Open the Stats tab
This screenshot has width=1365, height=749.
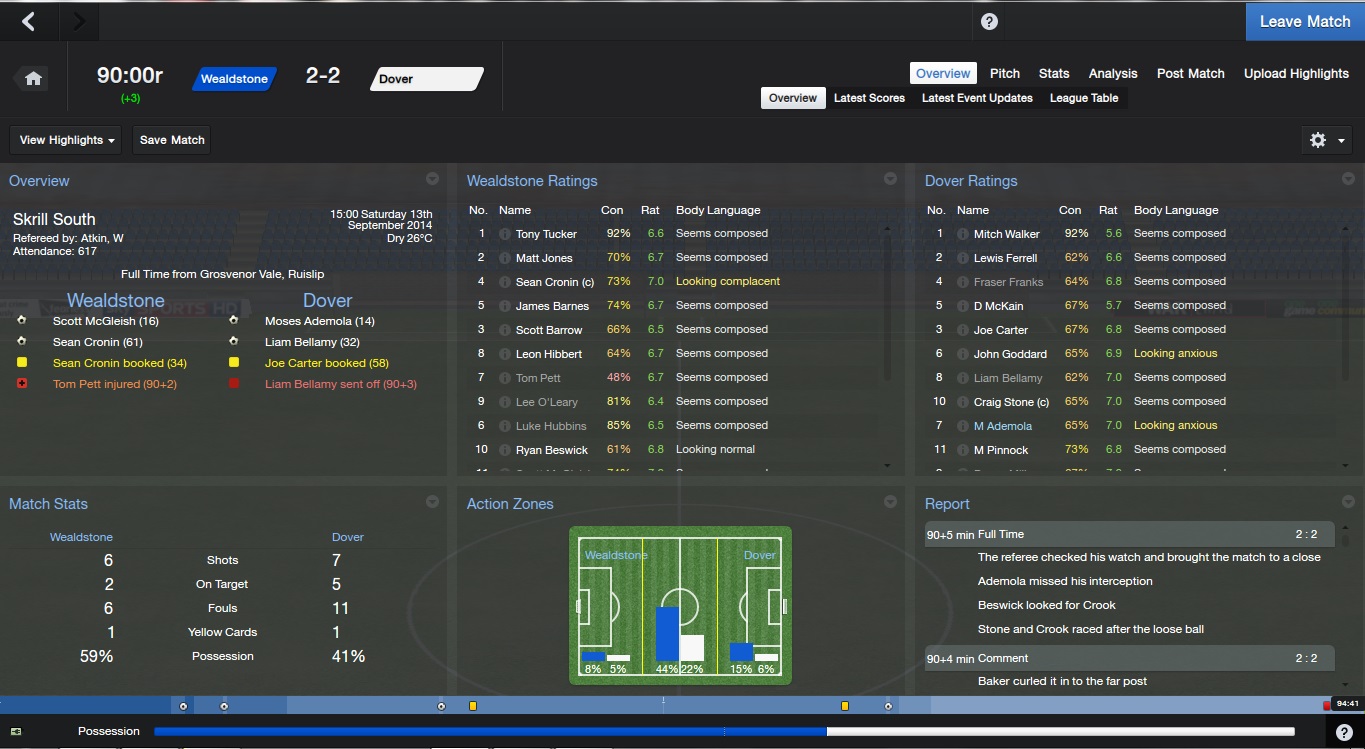1054,73
